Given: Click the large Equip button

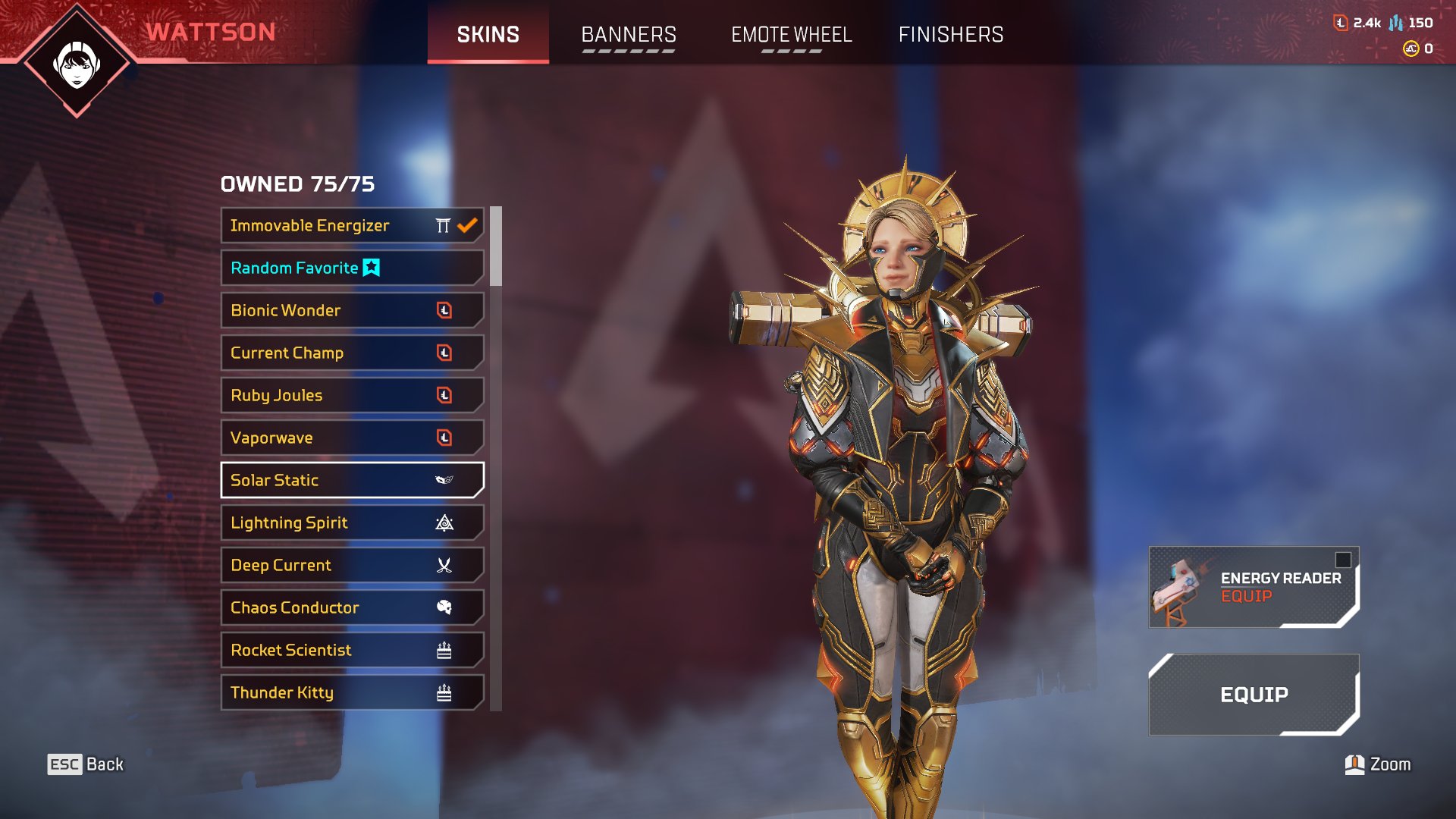Looking at the screenshot, I should [x=1254, y=695].
